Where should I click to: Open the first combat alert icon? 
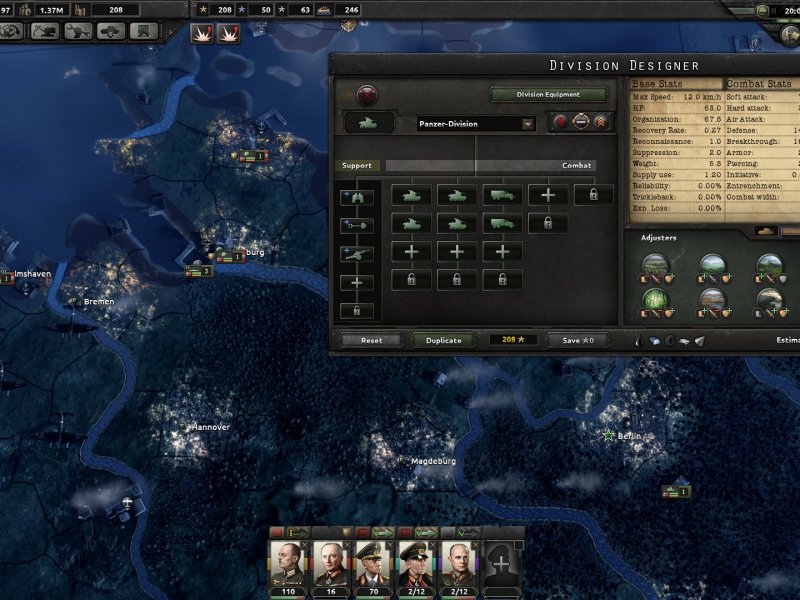click(201, 32)
